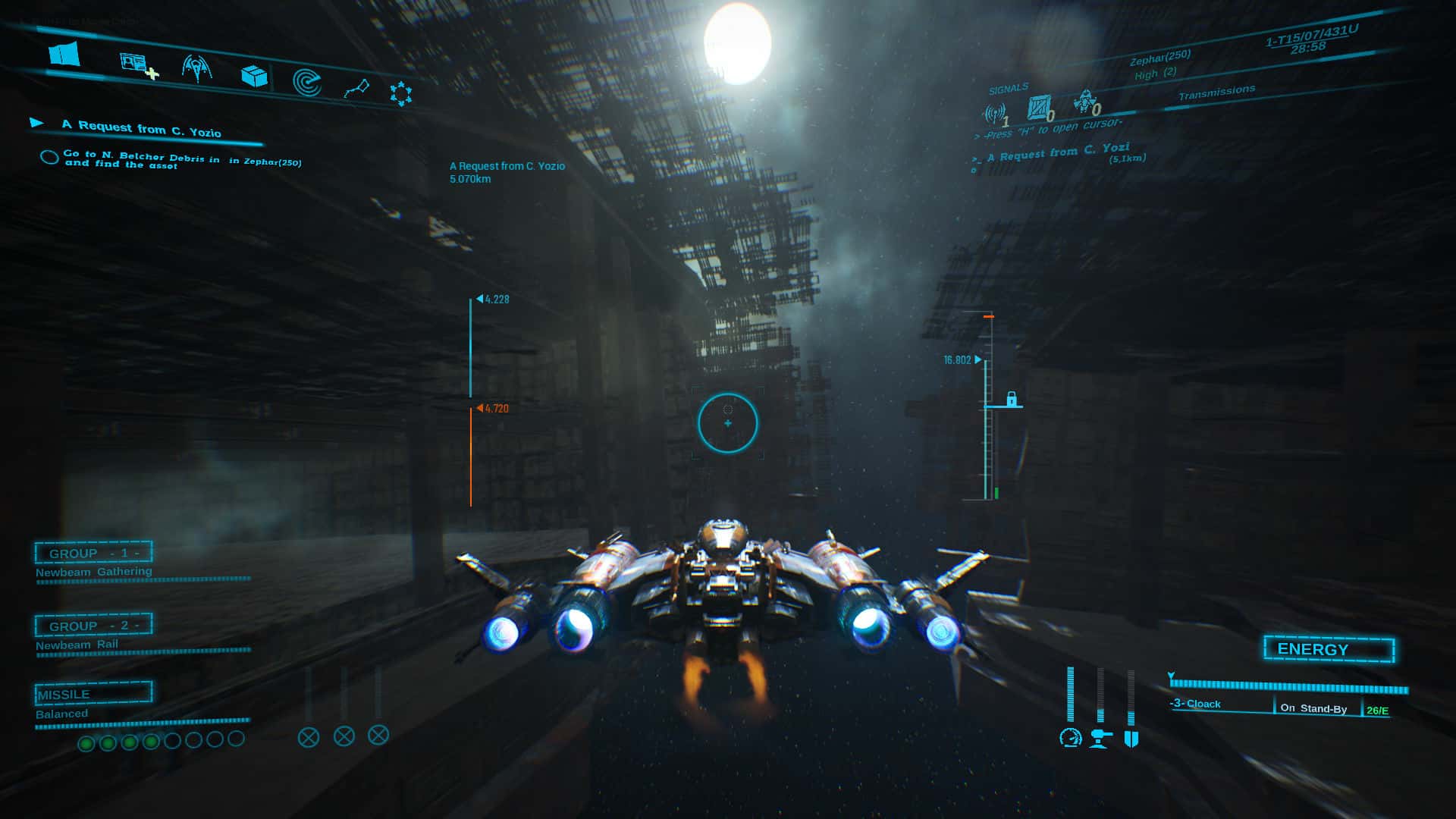The width and height of the screenshot is (1456, 819).
Task: Collapse the GROUP - 1 - Newbeam Gathering section
Action: (x=93, y=552)
